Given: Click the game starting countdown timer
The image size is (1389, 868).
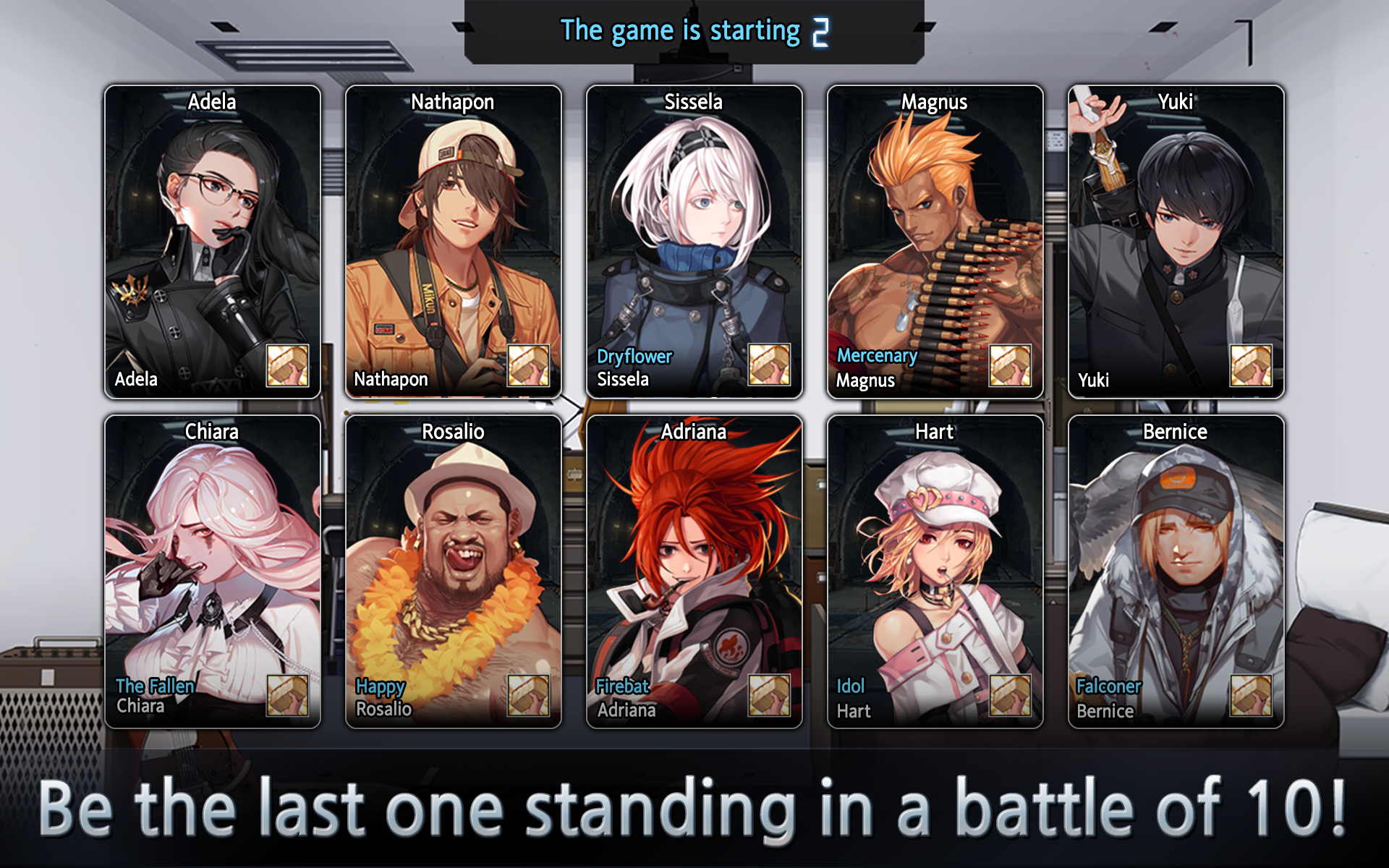Looking at the screenshot, I should (x=821, y=30).
